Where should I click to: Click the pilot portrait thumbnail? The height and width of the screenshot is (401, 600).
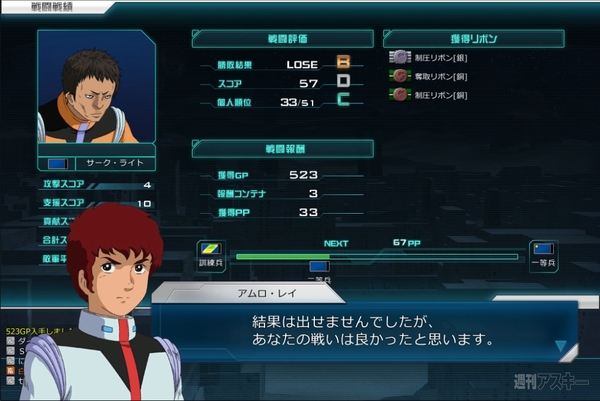[96, 92]
